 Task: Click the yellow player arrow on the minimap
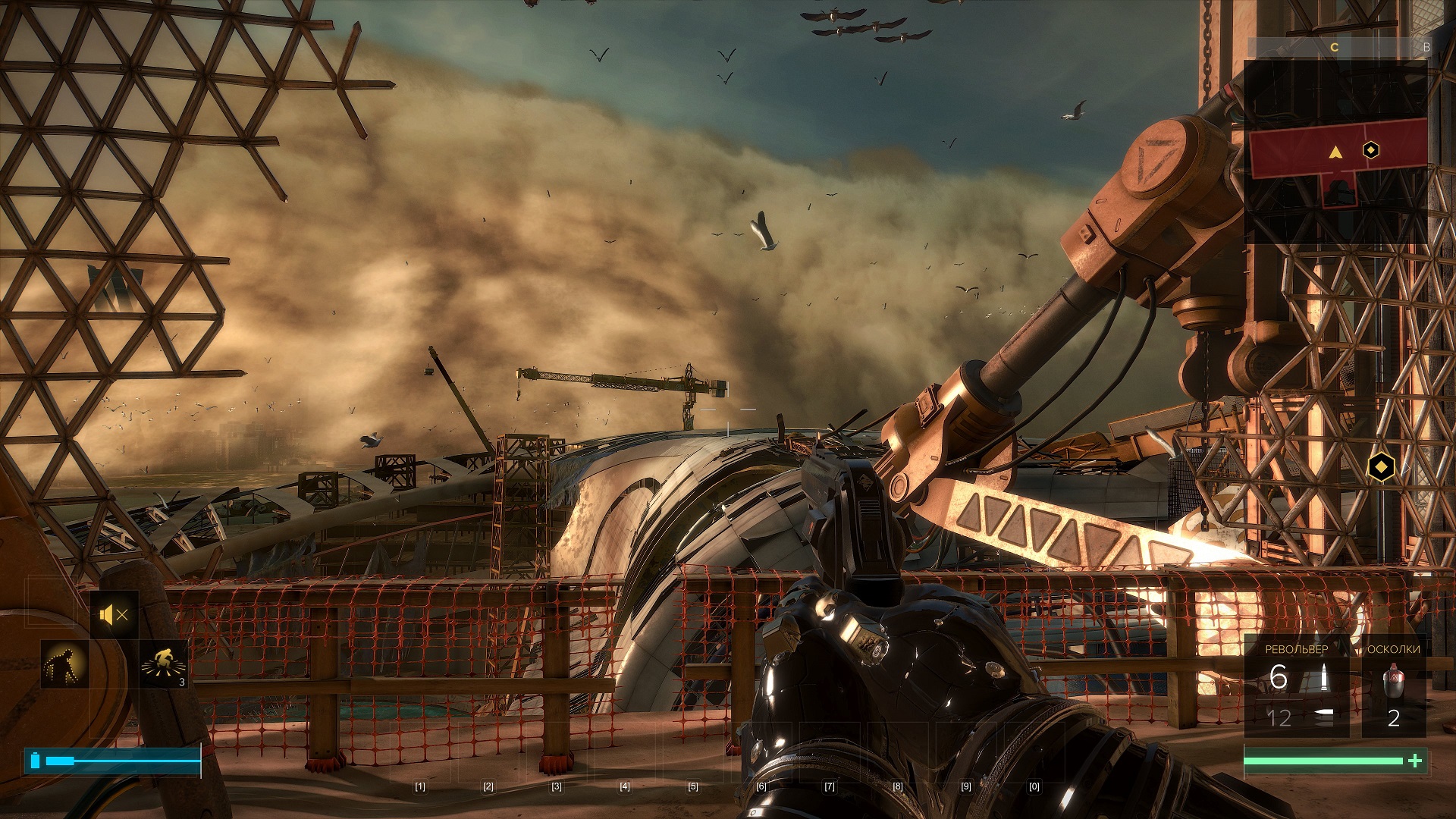1335,152
